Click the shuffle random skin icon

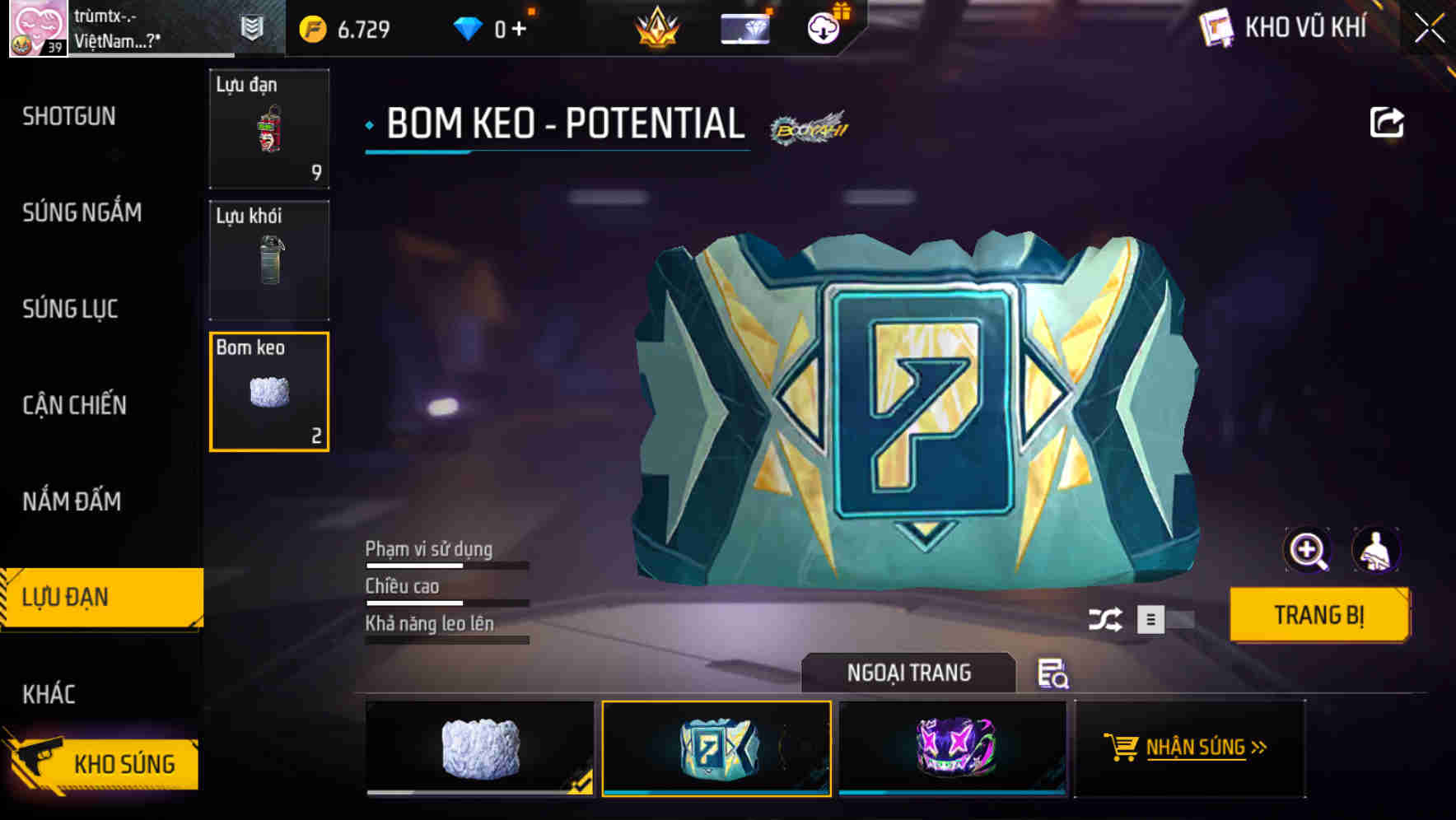[x=1108, y=619]
